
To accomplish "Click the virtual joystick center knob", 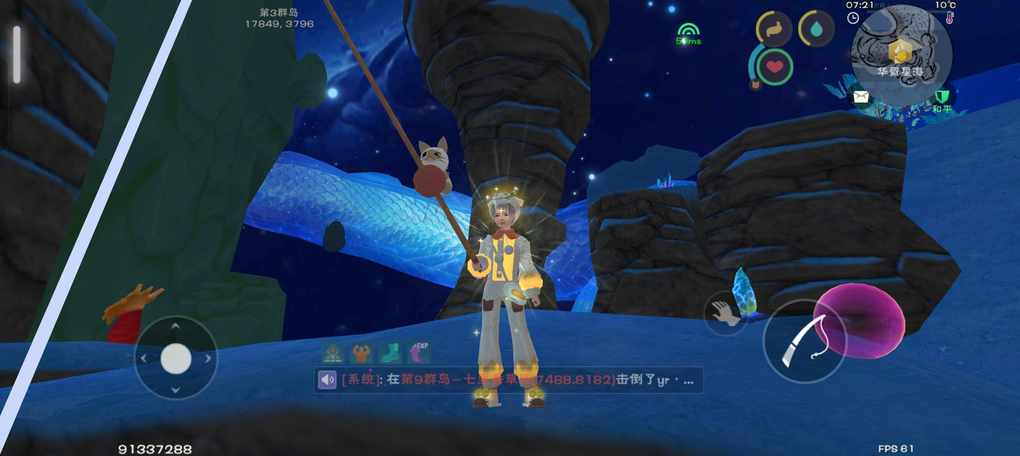I will click(176, 358).
